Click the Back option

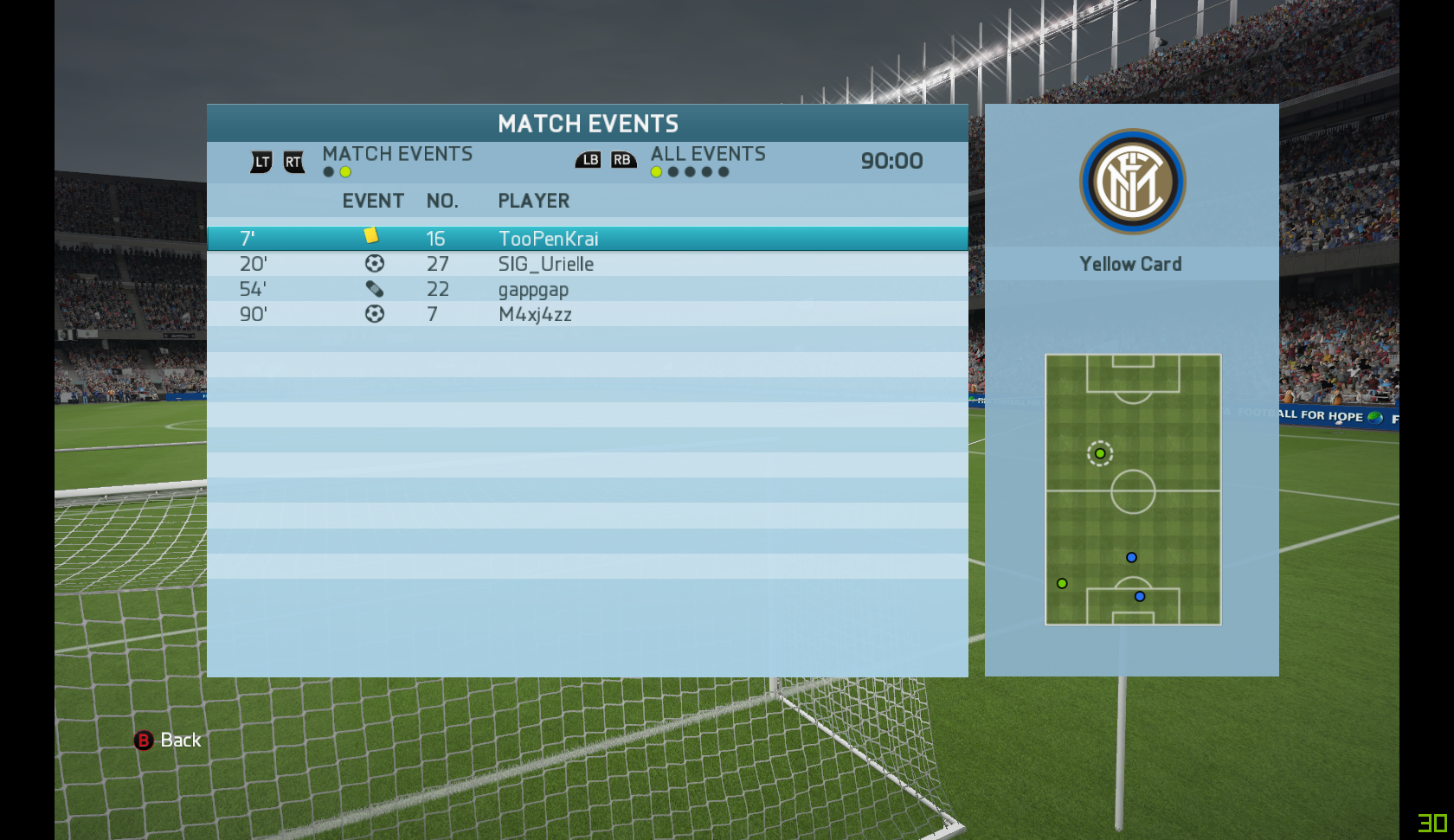[x=168, y=741]
